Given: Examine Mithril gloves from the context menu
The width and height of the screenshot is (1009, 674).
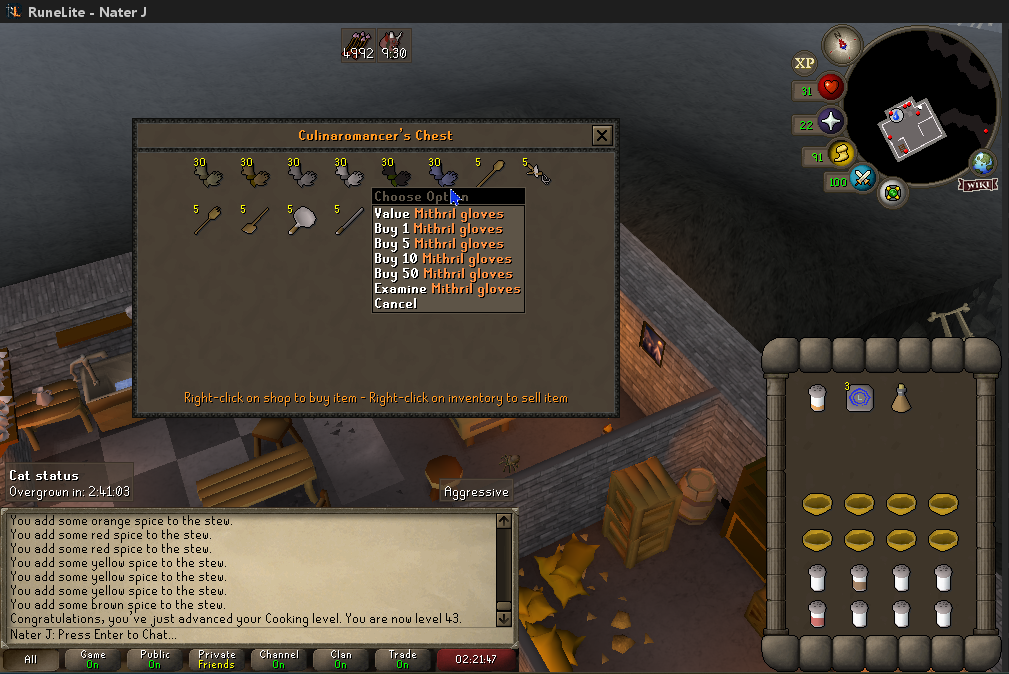Looking at the screenshot, I should point(447,289).
